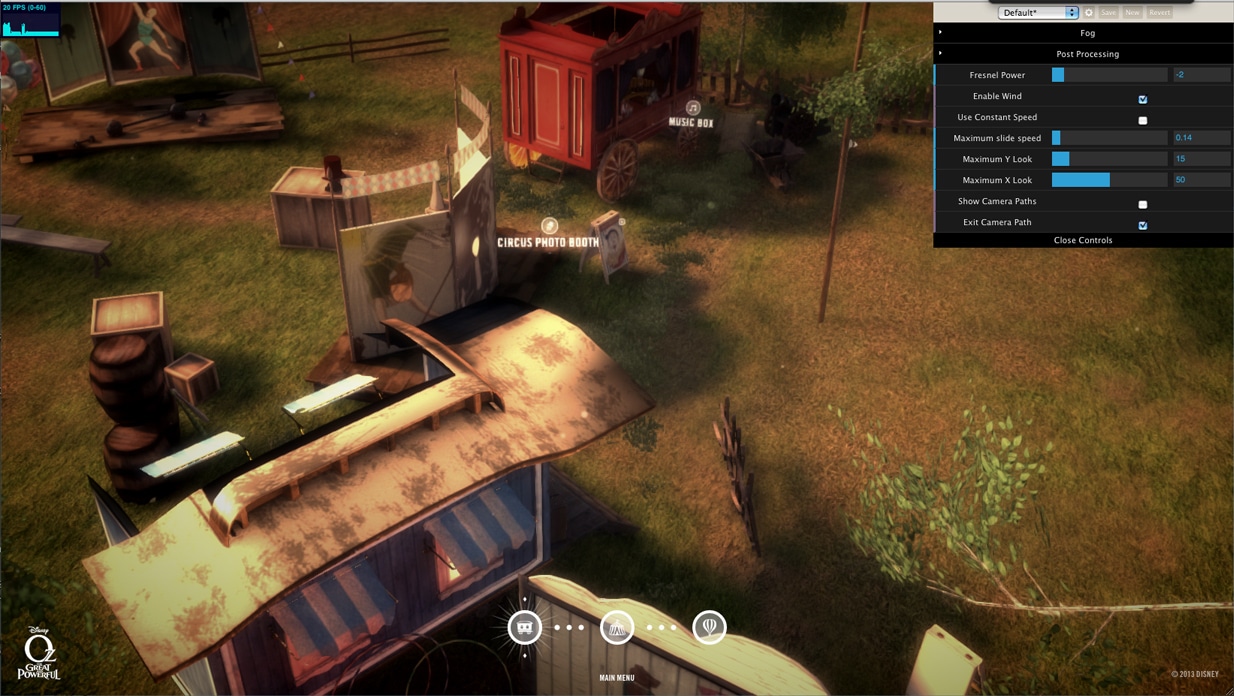
Task: Open the preset gear settings icon
Action: pyautogui.click(x=1089, y=13)
